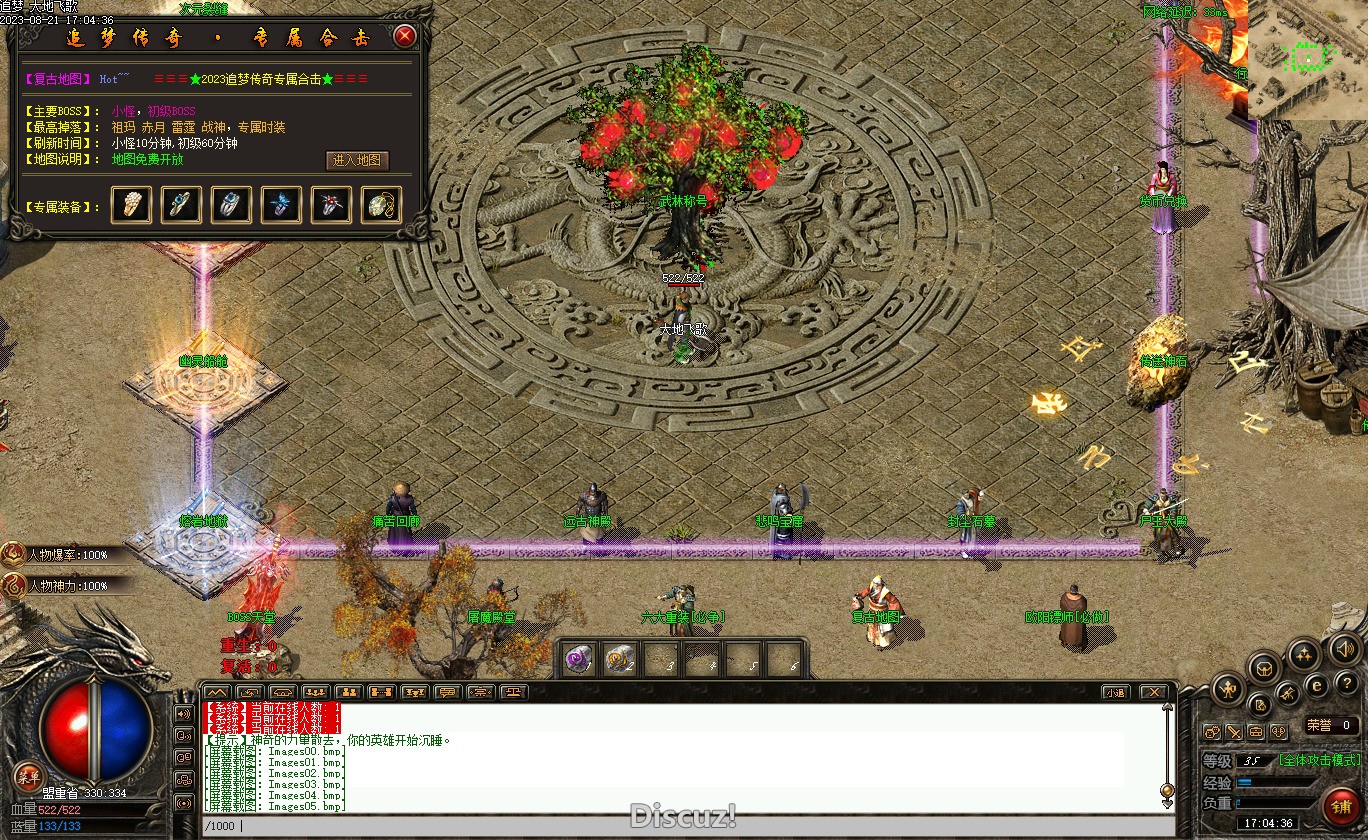The width and height of the screenshot is (1368, 840).
Task: Open the minimap in the corner
Action: (1307, 59)
